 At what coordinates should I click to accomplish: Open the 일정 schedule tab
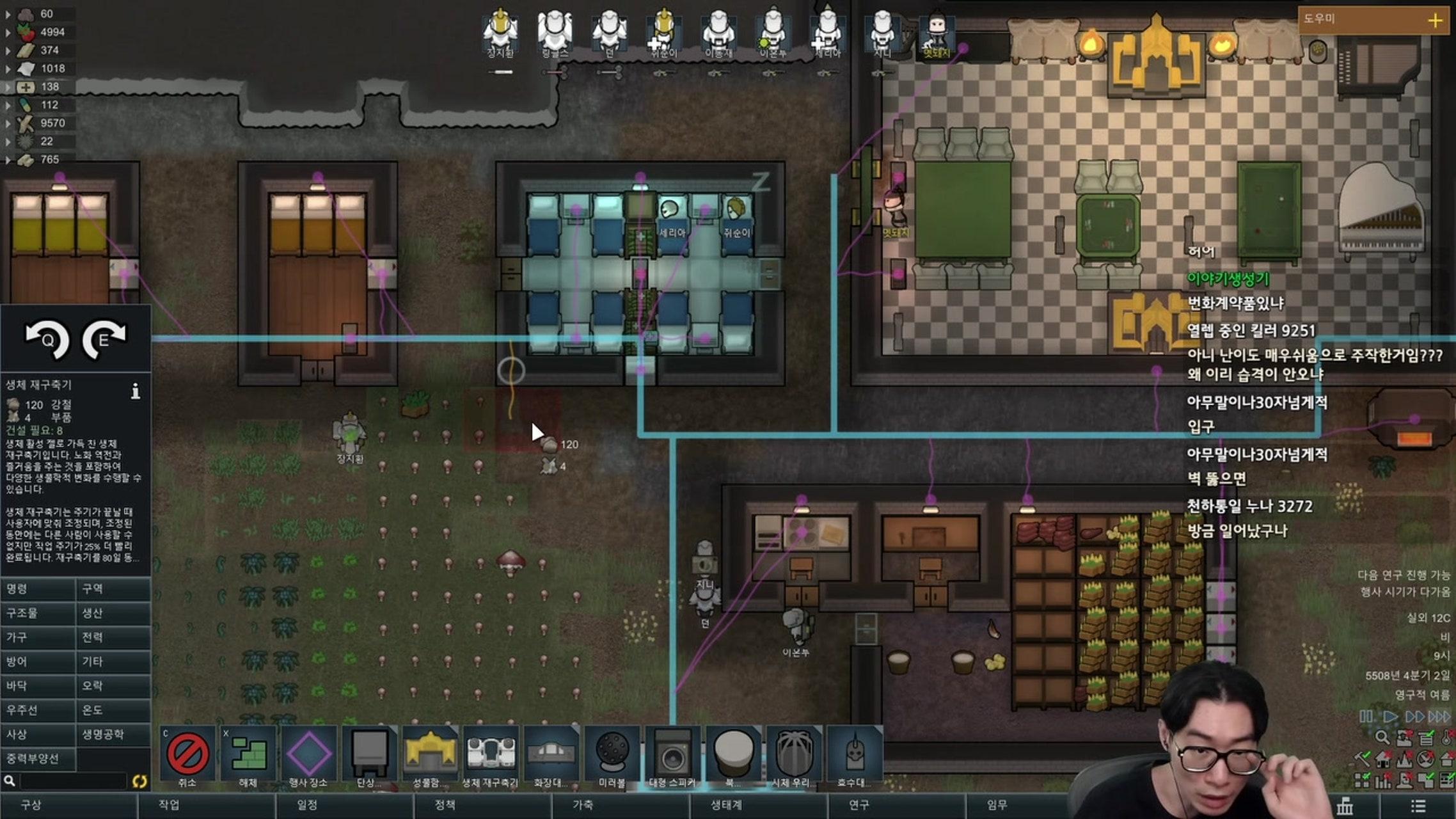point(307,805)
